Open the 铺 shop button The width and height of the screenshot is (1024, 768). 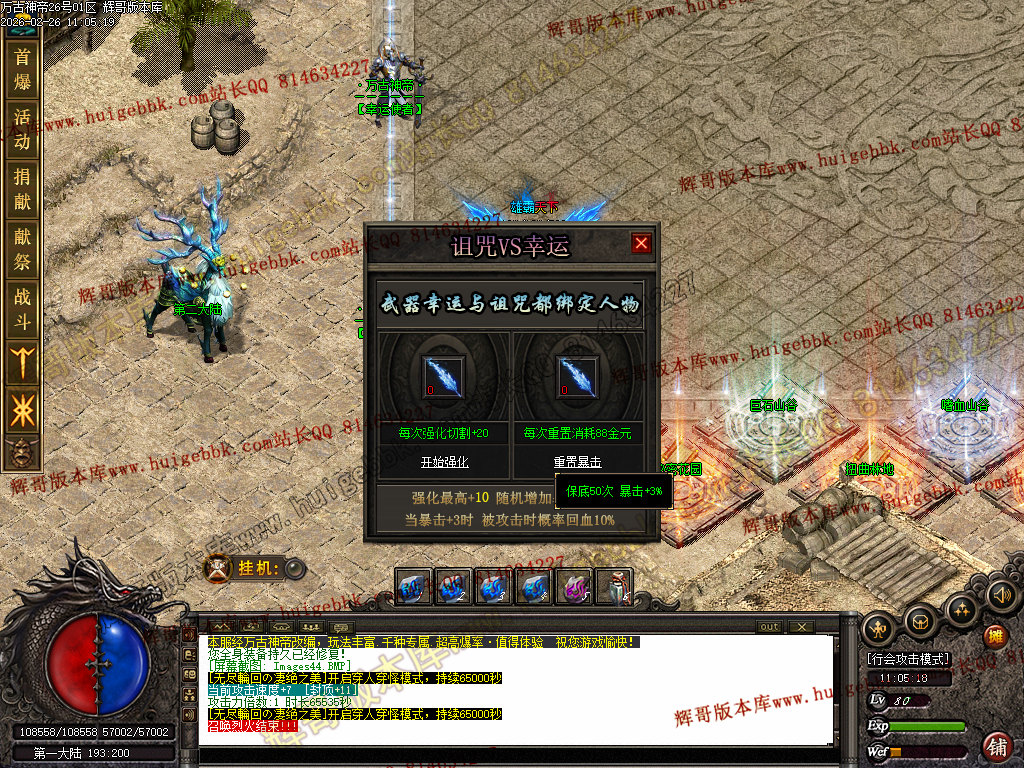(x=996, y=746)
